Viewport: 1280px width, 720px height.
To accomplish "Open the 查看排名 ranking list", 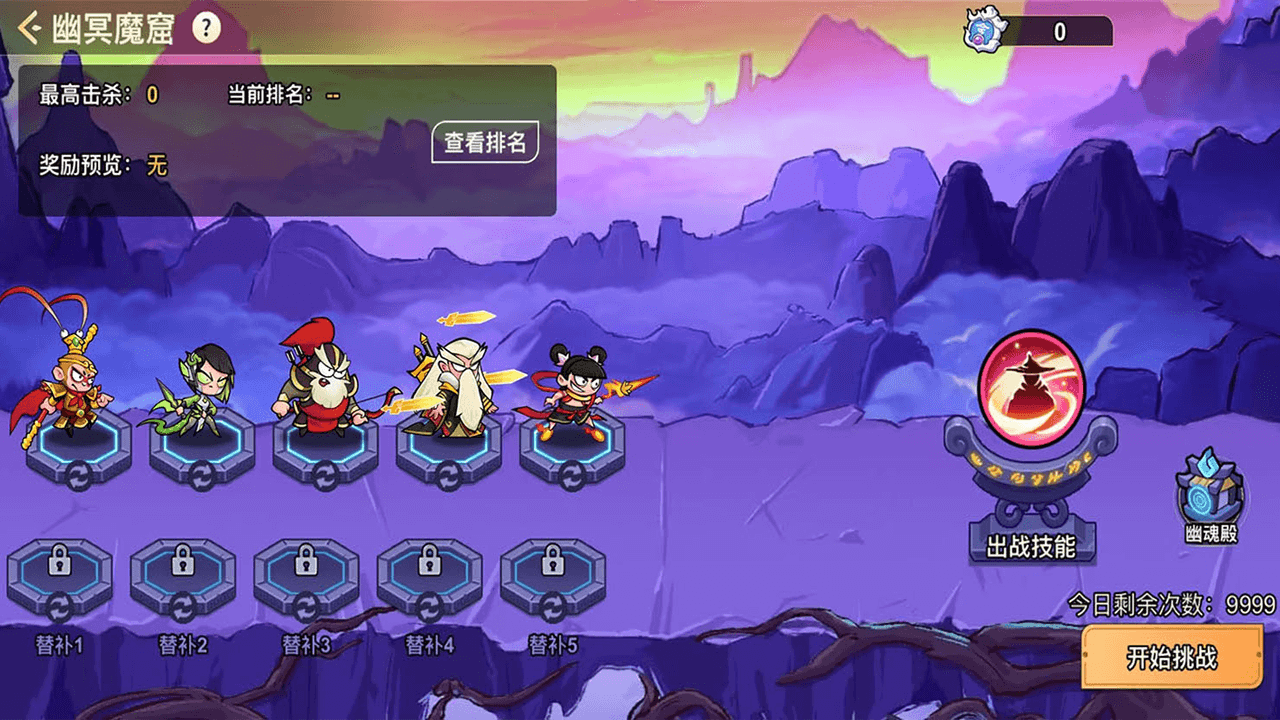I will pos(485,143).
